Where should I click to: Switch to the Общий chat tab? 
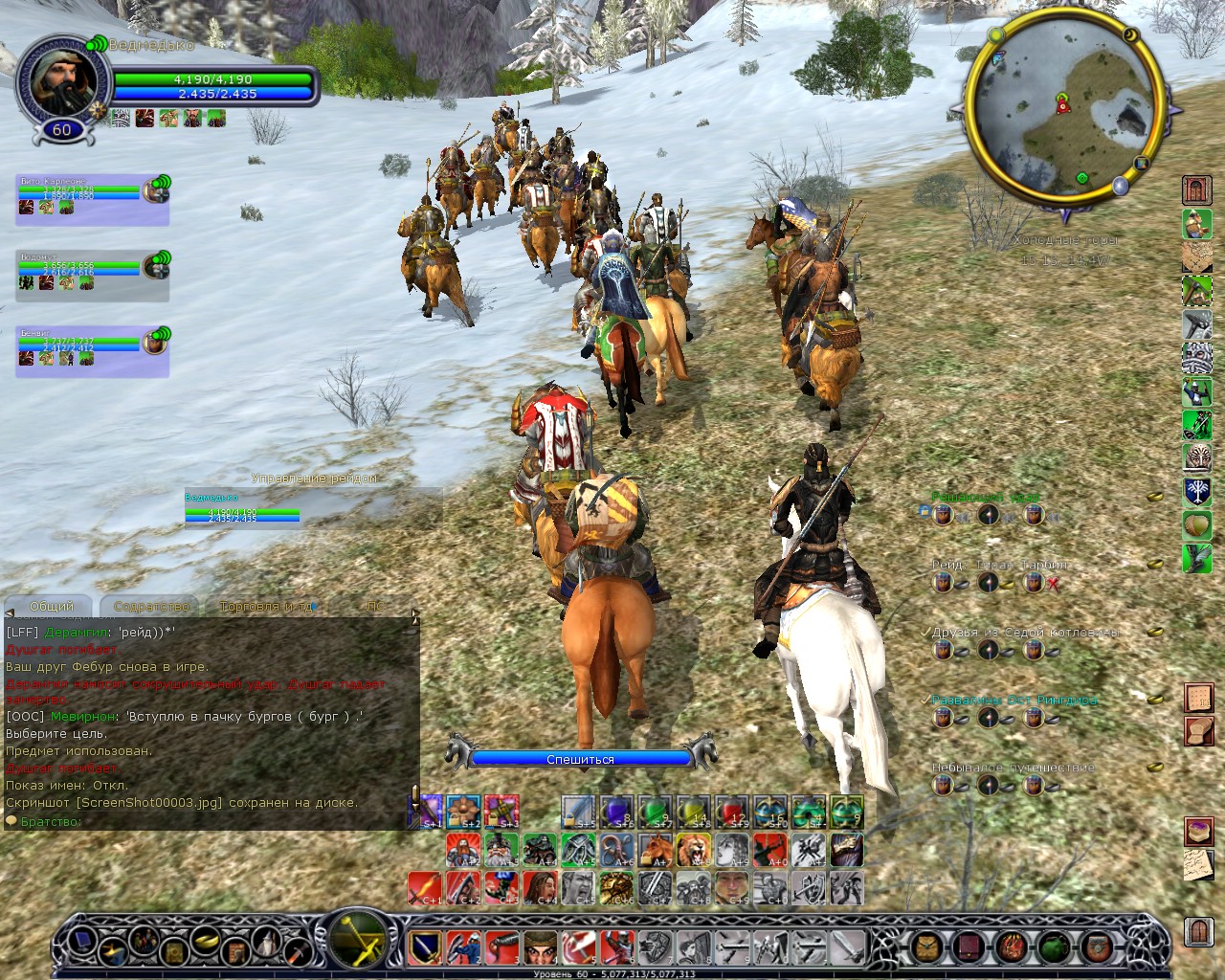pos(52,606)
